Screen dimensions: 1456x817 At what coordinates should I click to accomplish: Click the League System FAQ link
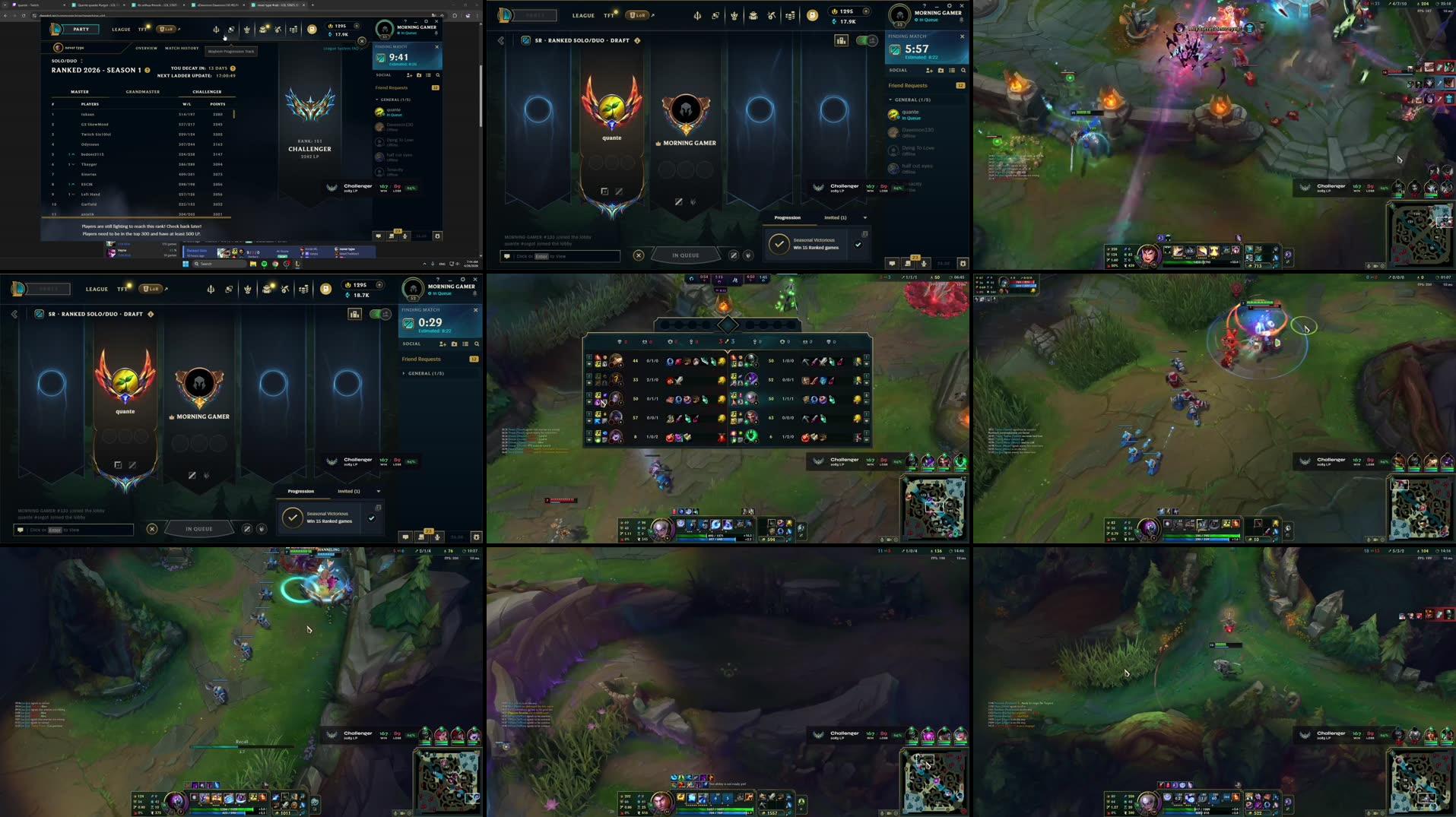341,48
